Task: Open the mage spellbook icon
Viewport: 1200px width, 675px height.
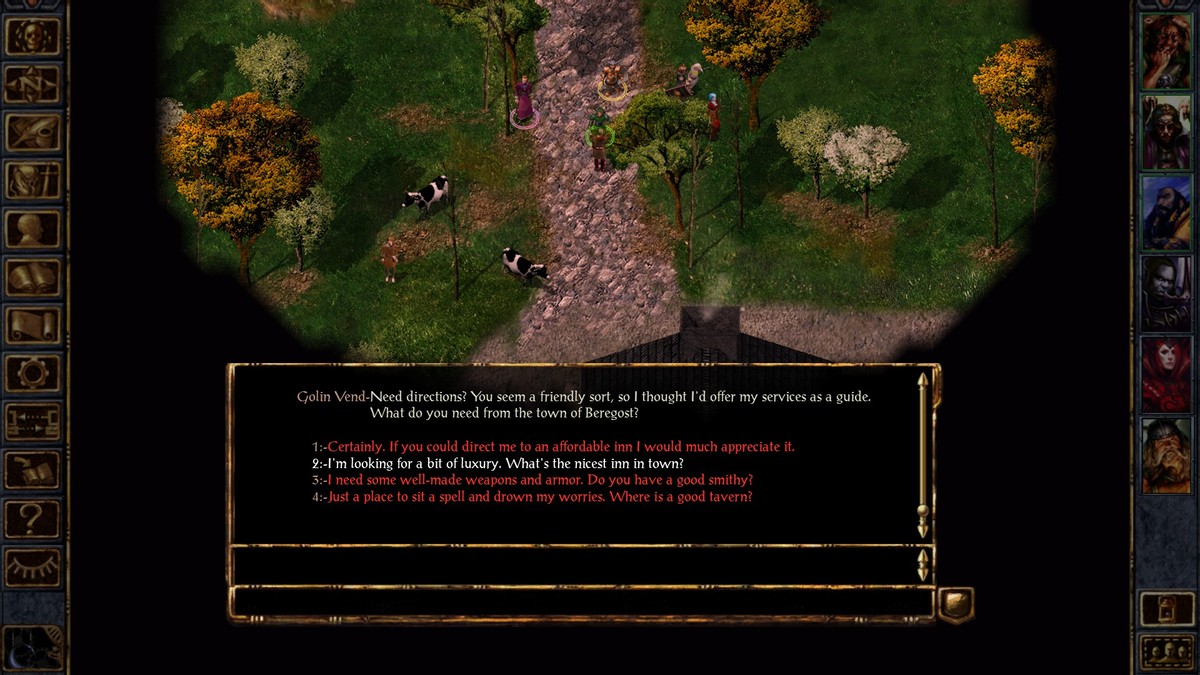Action: (33, 277)
